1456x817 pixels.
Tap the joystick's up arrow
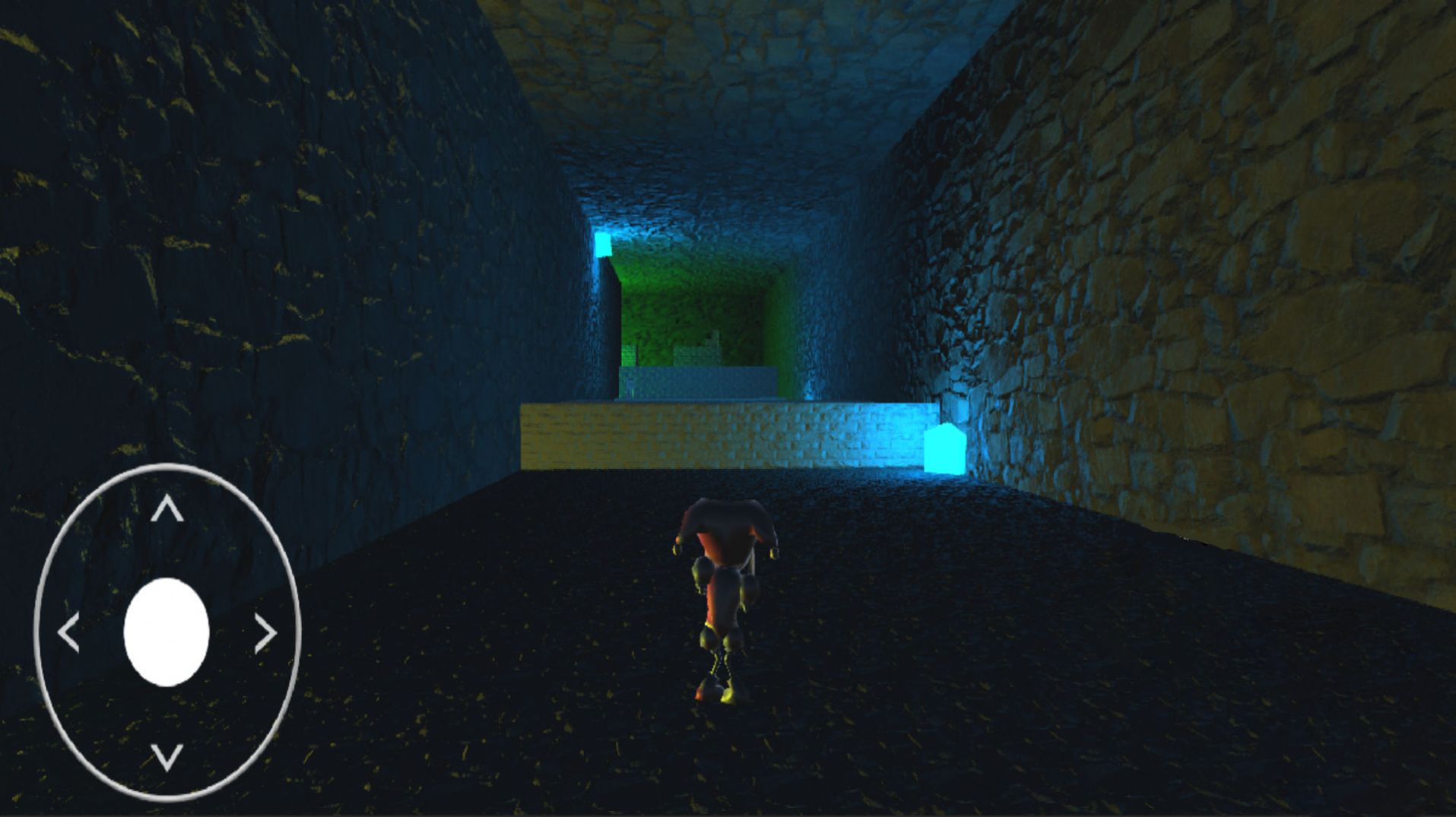[x=167, y=509]
